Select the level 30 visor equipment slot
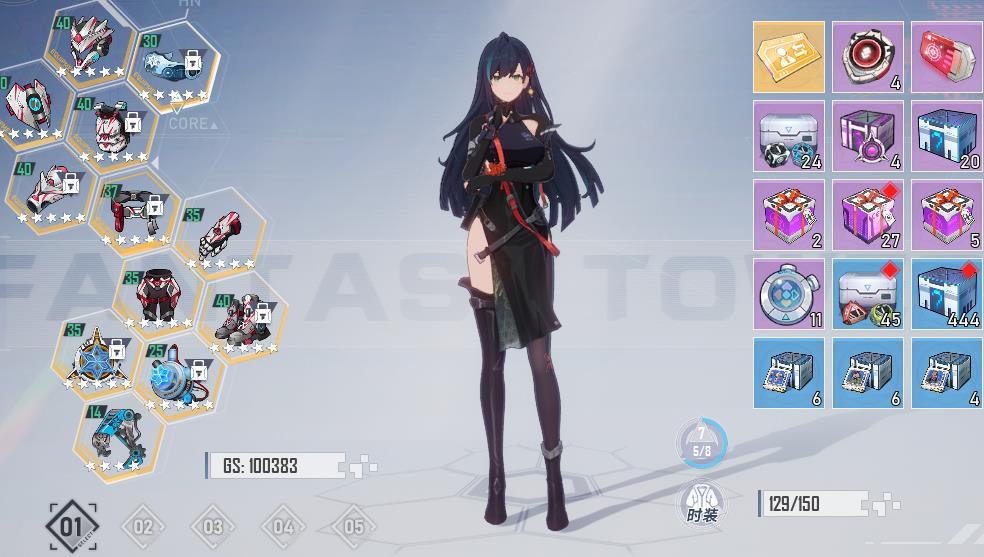 [173, 65]
